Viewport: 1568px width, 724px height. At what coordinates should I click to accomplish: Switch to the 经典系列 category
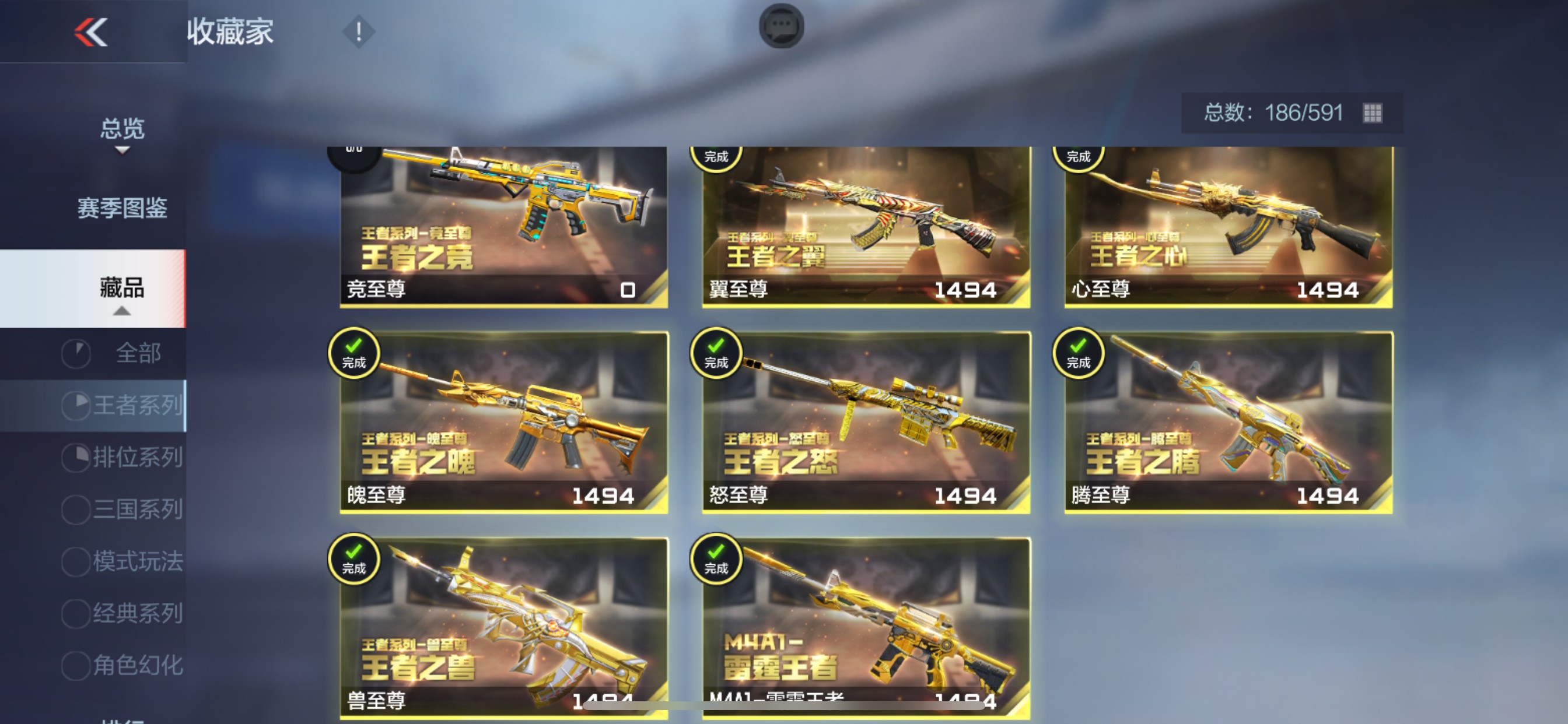coord(76,614)
